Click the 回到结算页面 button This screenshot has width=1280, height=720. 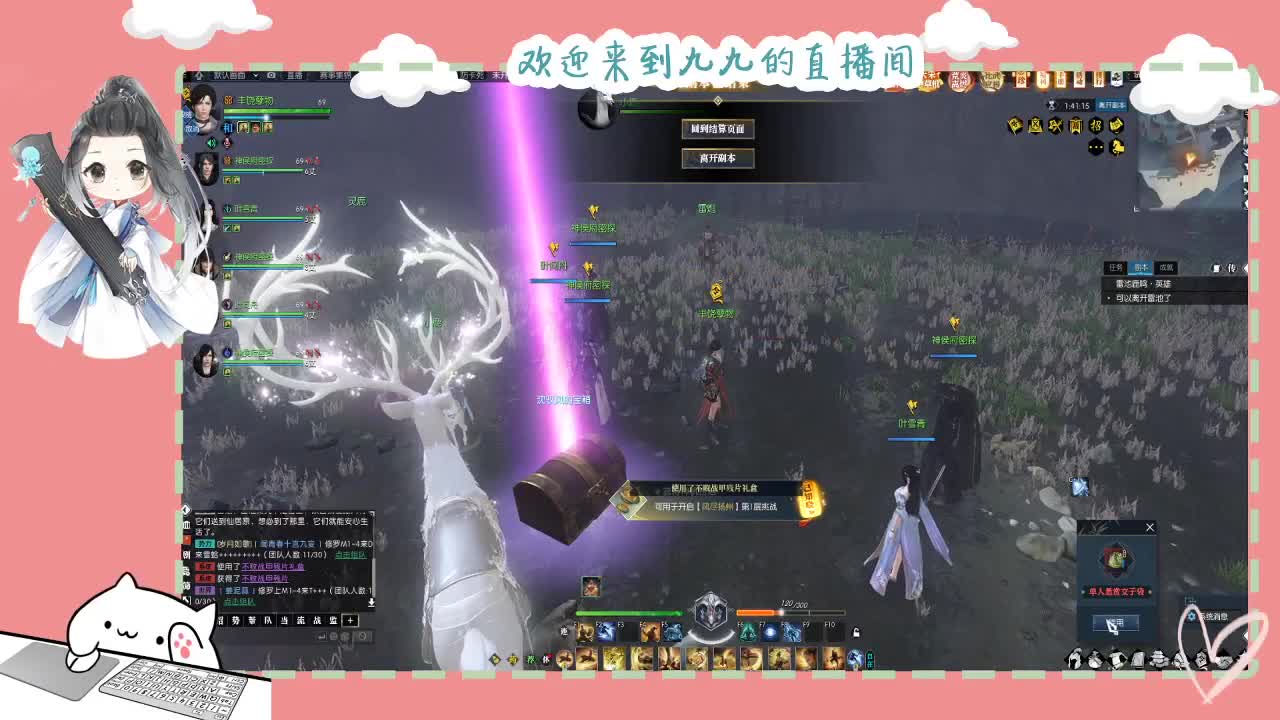pyautogui.click(x=718, y=130)
